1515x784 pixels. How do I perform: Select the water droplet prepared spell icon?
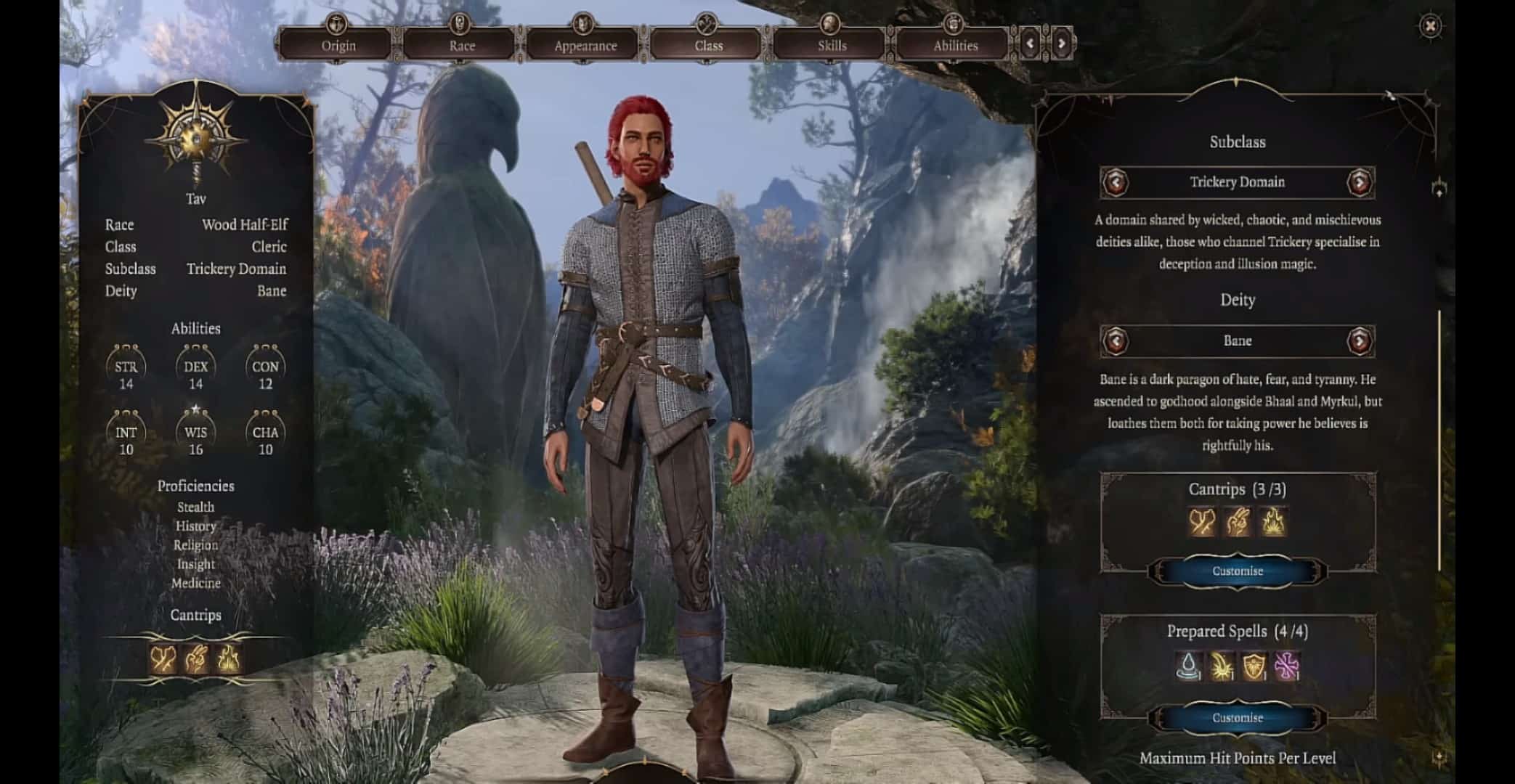pos(1187,666)
